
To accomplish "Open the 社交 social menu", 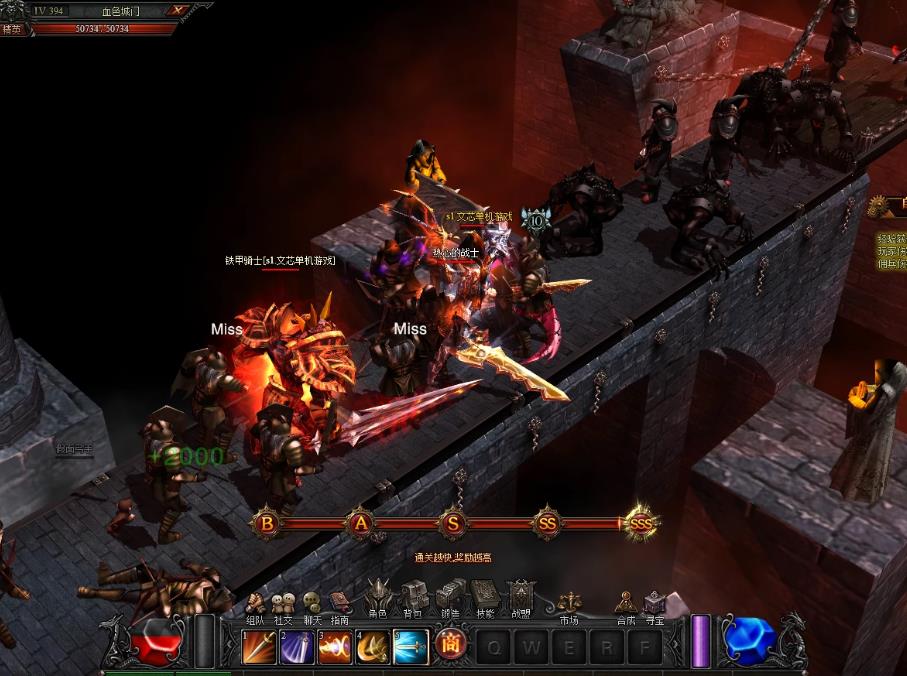I will click(x=283, y=605).
